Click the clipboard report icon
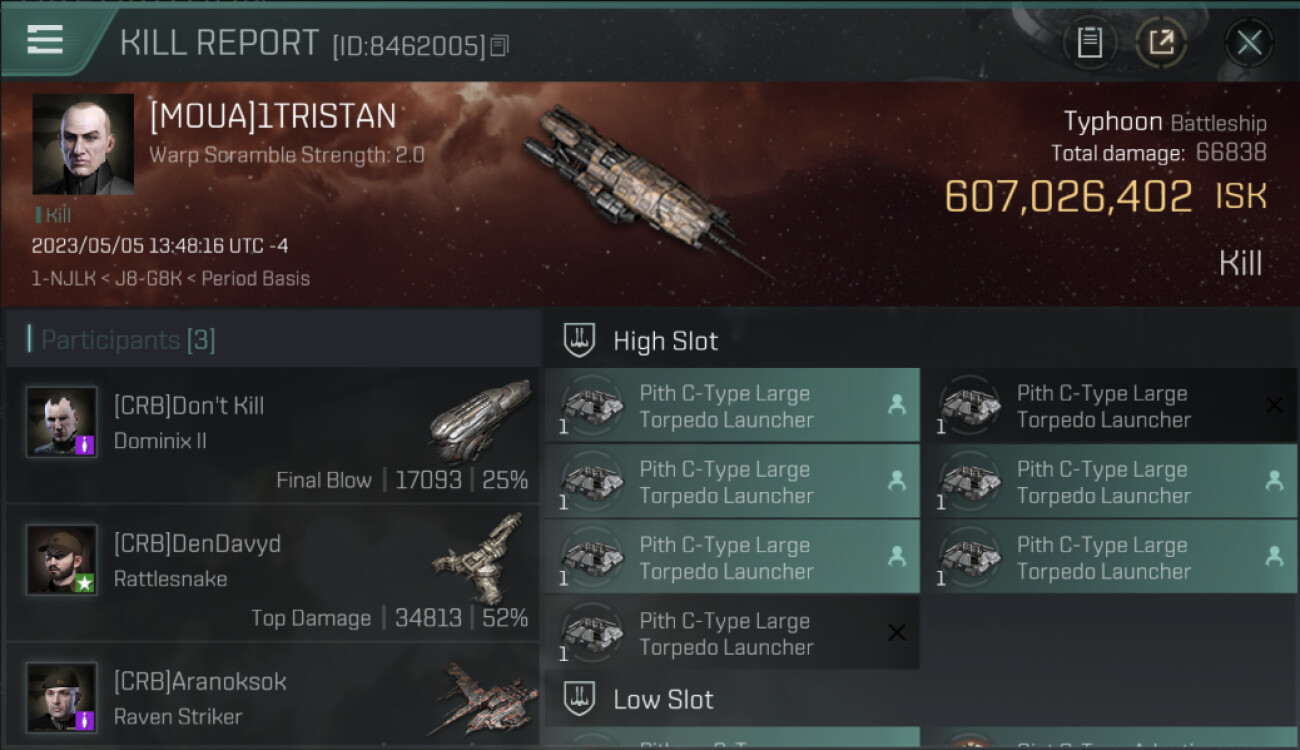This screenshot has height=750, width=1300. (1090, 43)
